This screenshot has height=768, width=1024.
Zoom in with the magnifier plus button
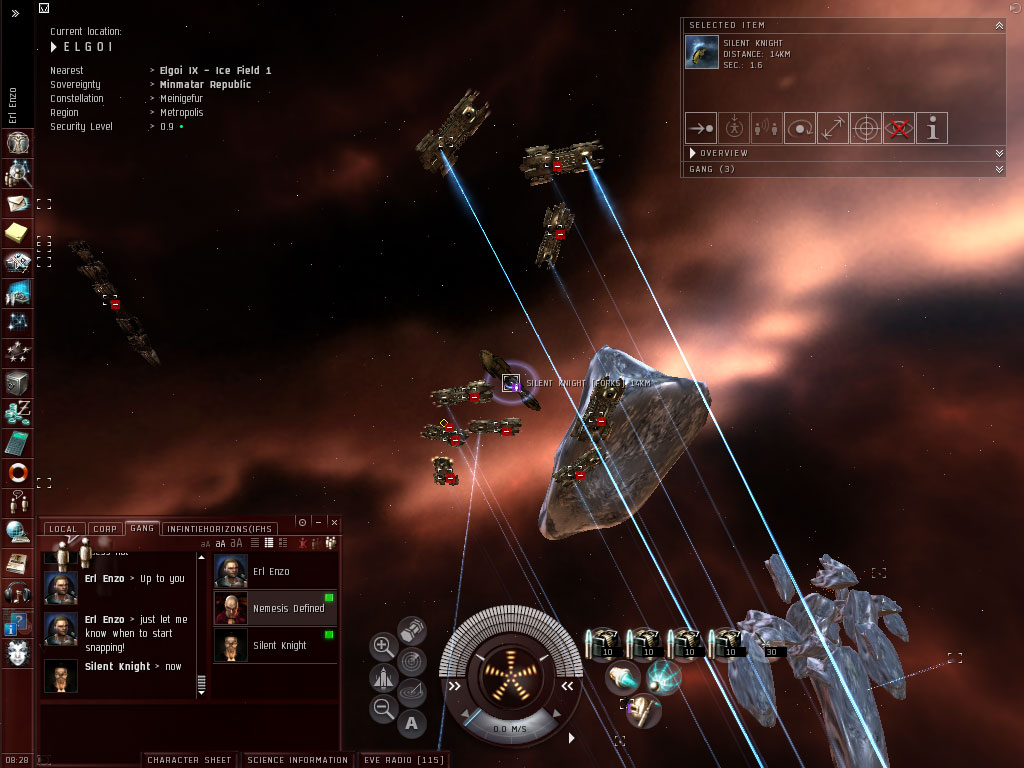[x=383, y=646]
